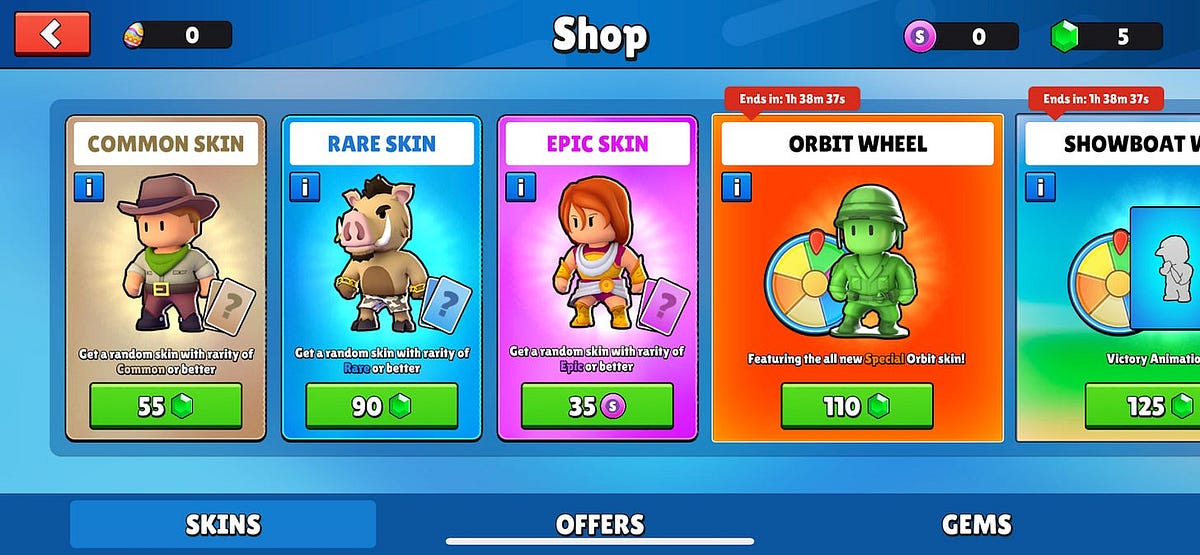Go back using the red arrow button
The image size is (1200, 555).
tap(52, 35)
